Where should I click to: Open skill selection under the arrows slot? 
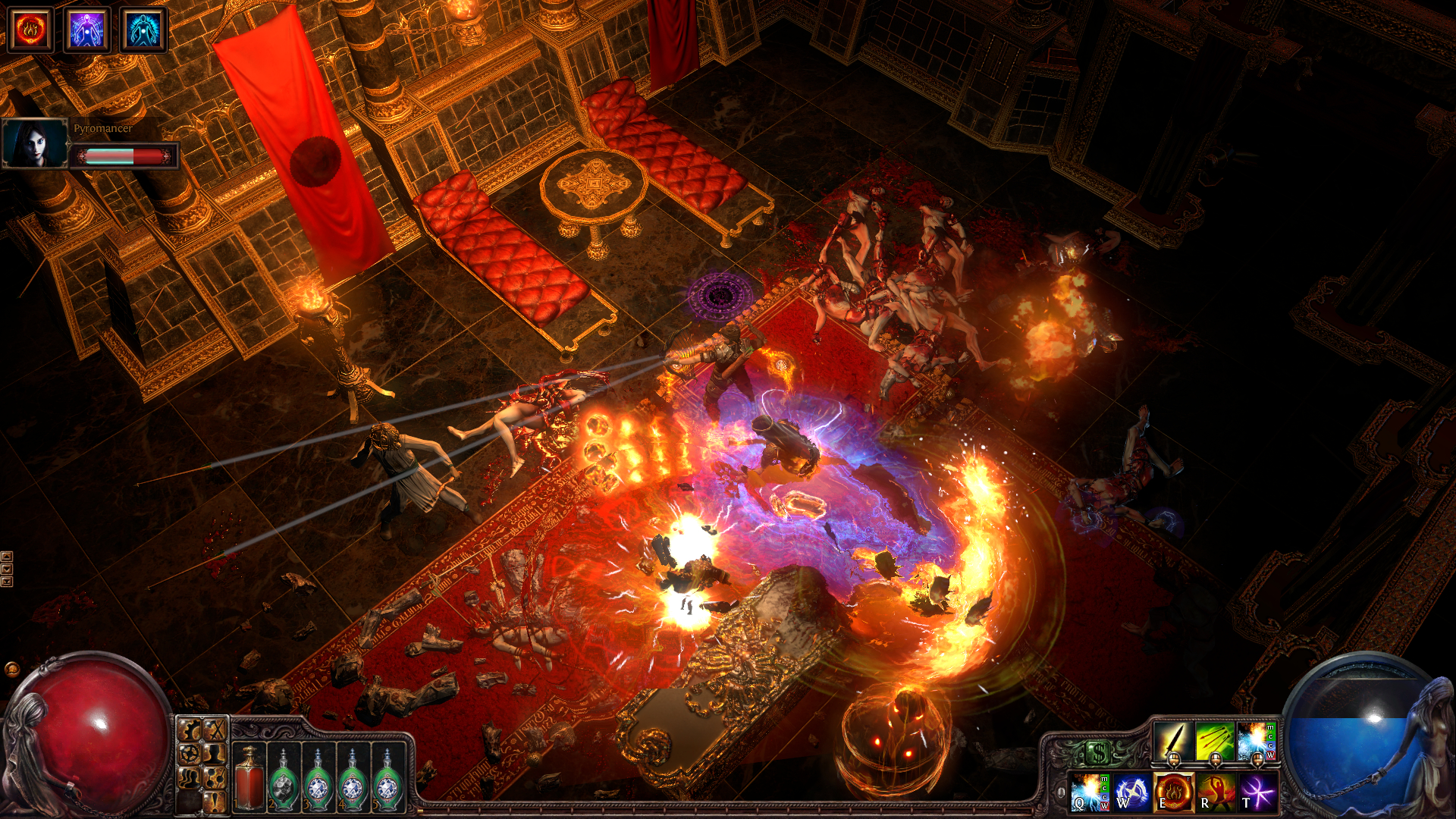(1215, 760)
